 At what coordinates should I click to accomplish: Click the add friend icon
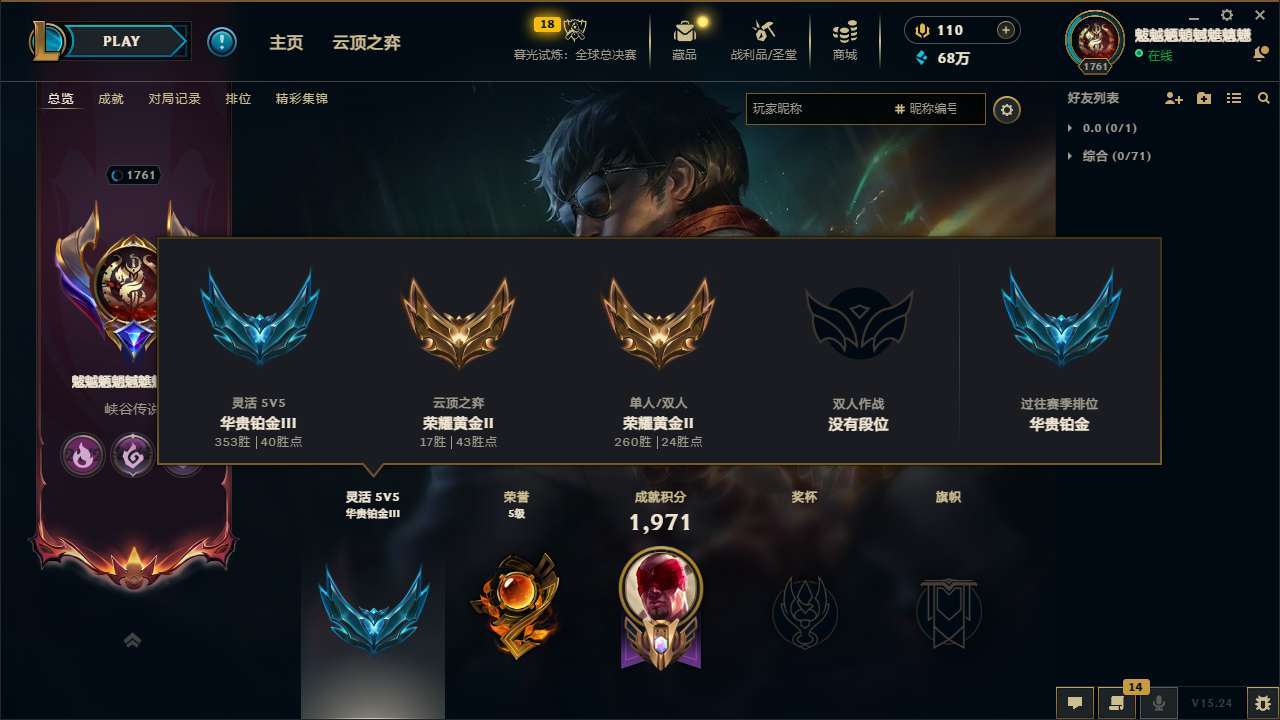pyautogui.click(x=1170, y=98)
